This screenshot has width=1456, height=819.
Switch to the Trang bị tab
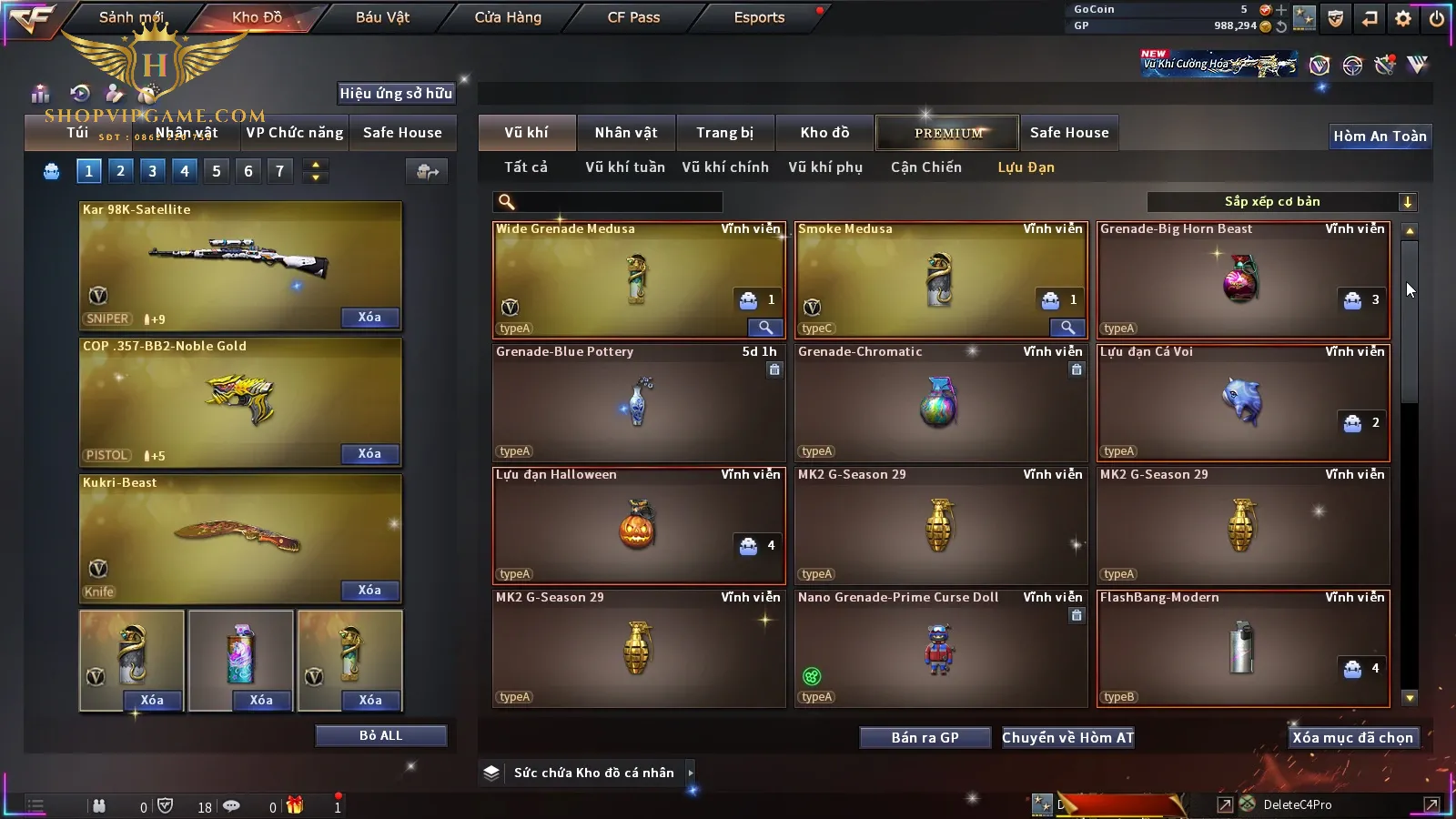click(x=724, y=133)
